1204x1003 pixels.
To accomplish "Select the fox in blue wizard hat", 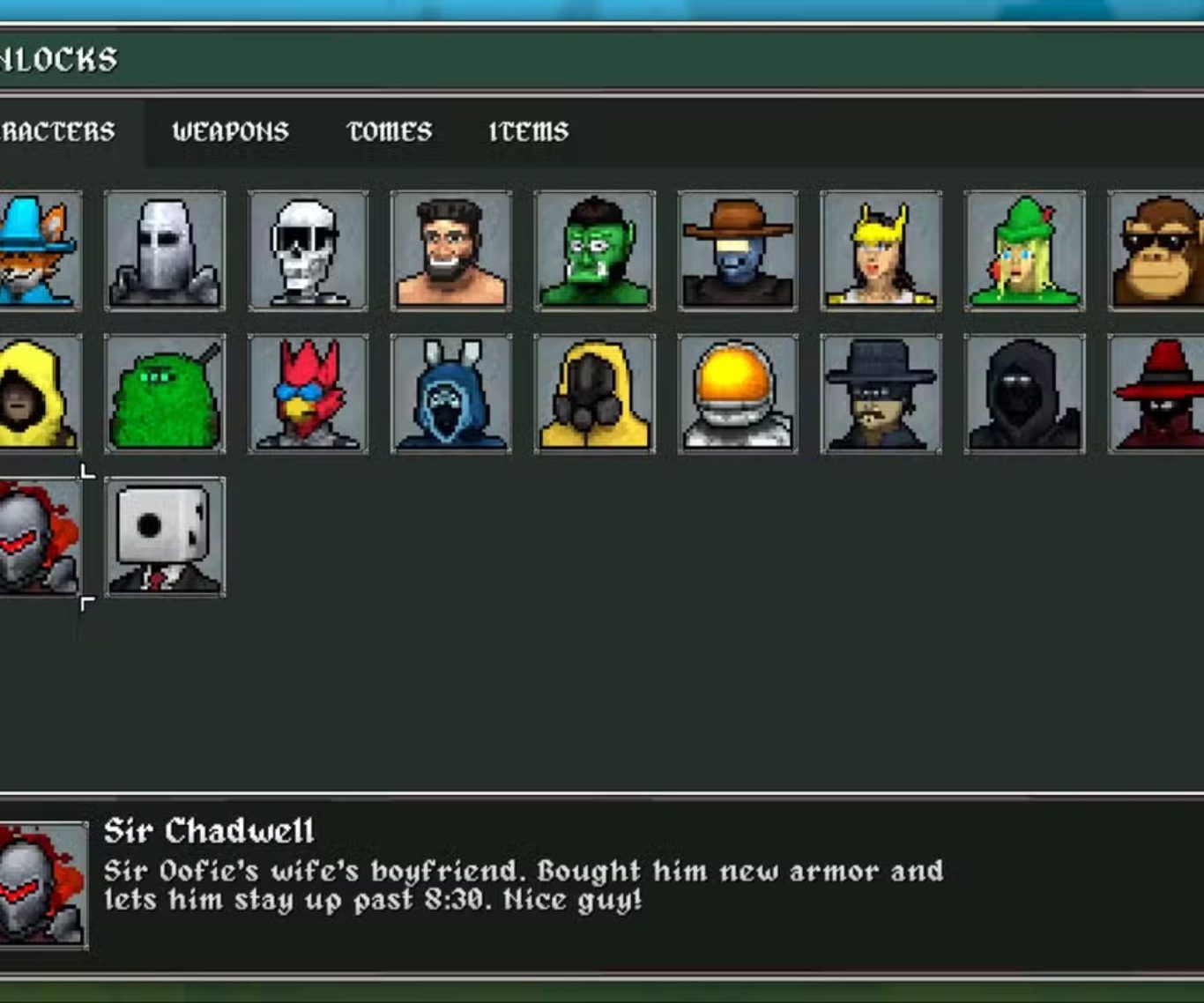I will (x=39, y=251).
